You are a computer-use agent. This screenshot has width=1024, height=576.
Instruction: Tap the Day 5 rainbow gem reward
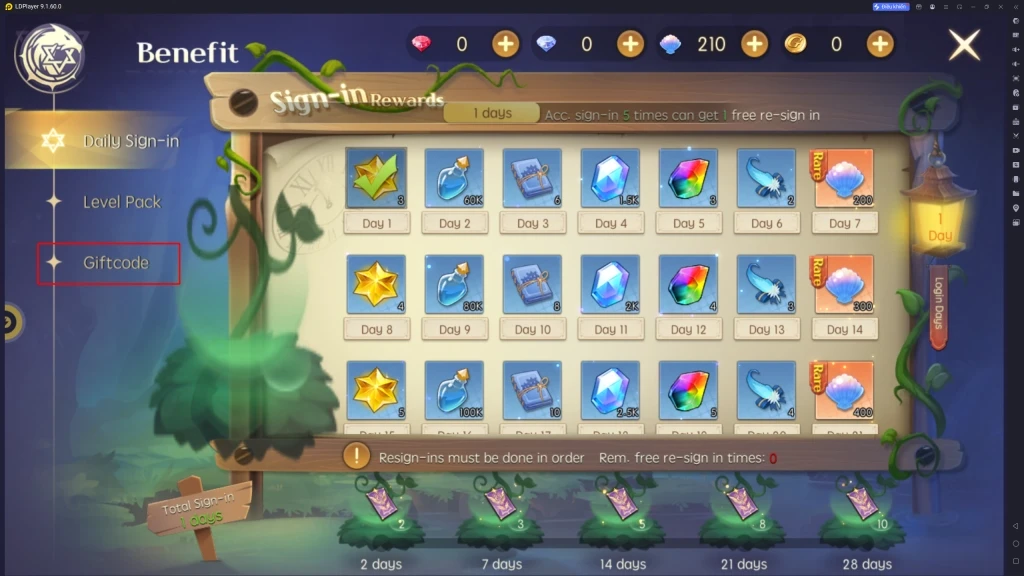point(688,179)
